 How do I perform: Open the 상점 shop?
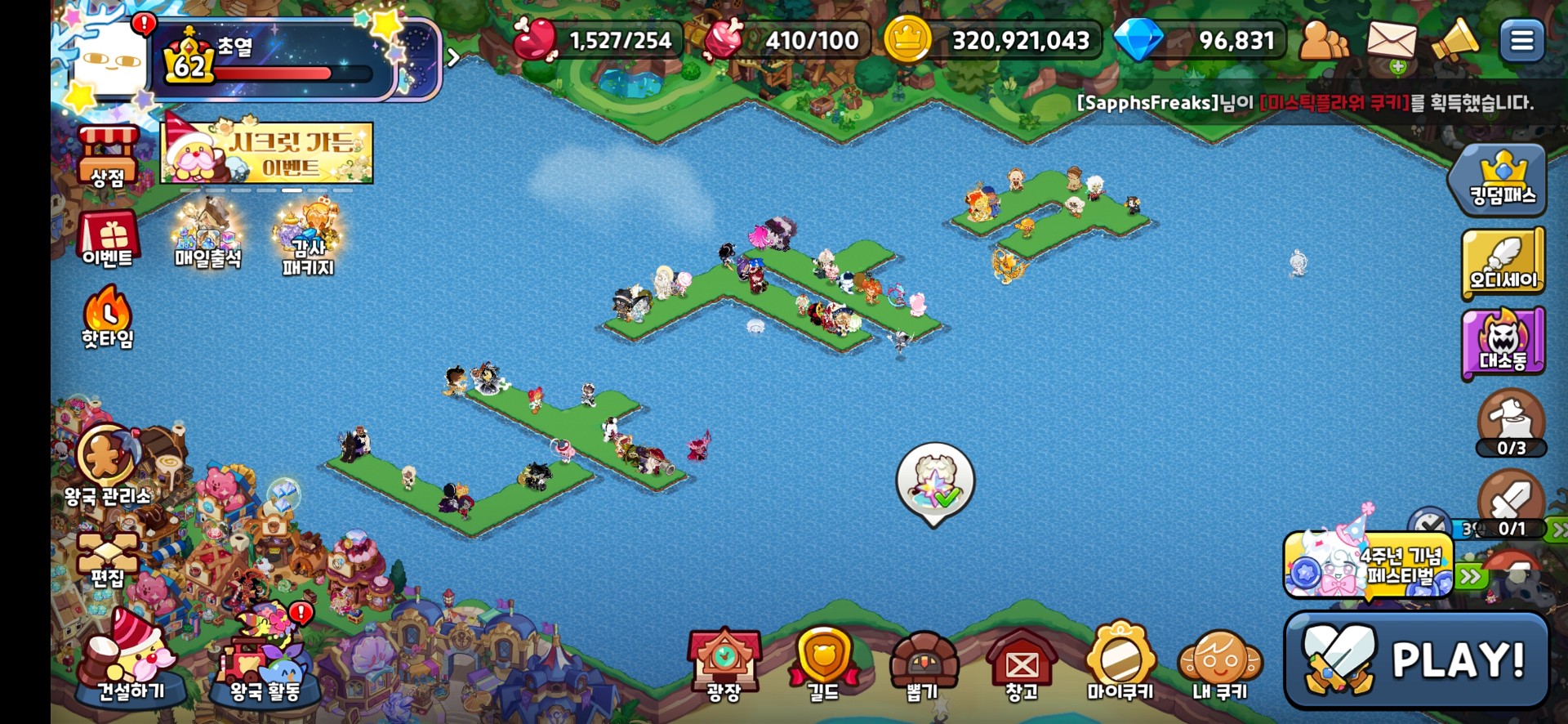coord(108,156)
